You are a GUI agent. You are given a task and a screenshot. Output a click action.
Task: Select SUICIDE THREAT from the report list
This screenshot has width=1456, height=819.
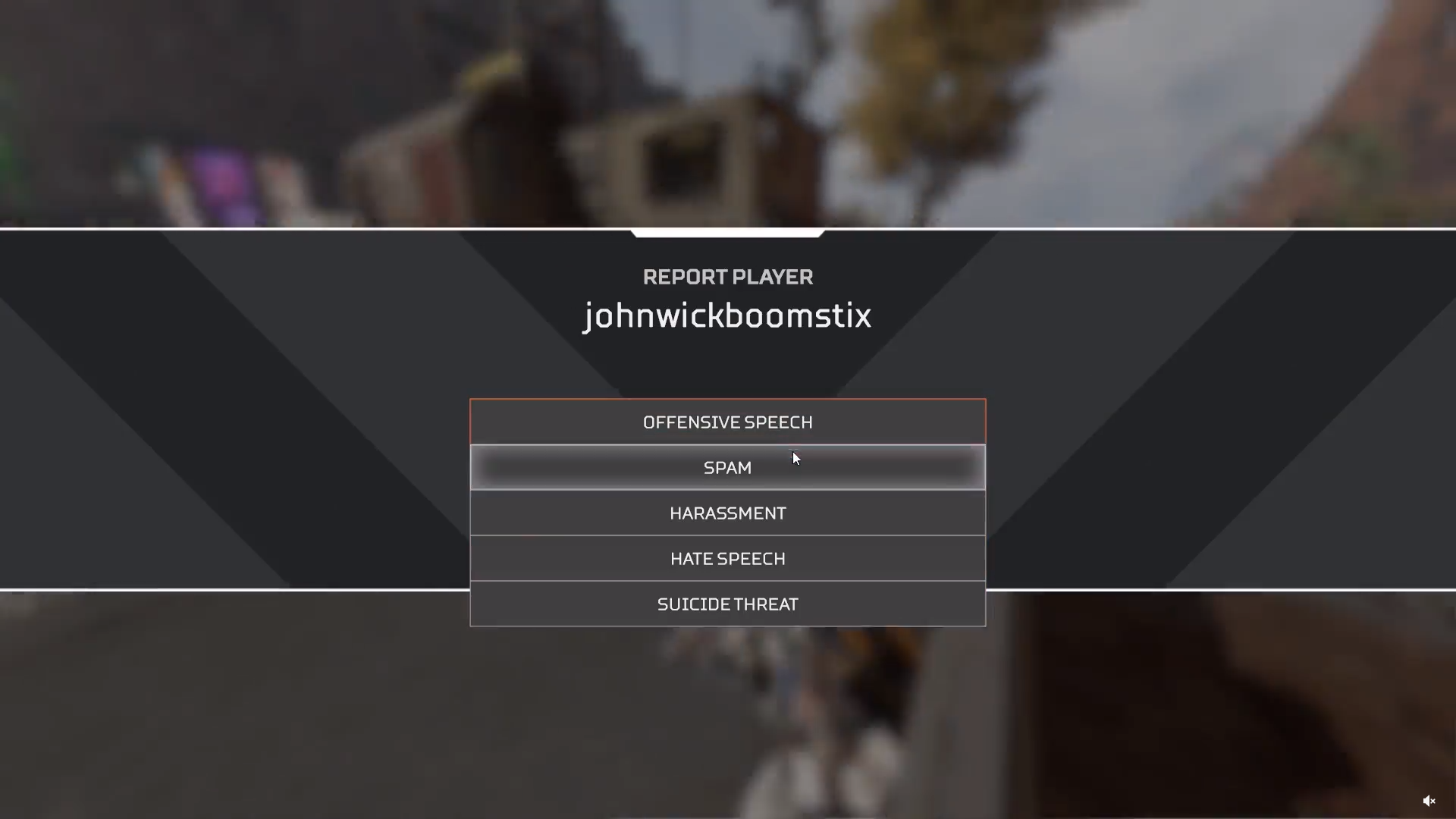727,604
